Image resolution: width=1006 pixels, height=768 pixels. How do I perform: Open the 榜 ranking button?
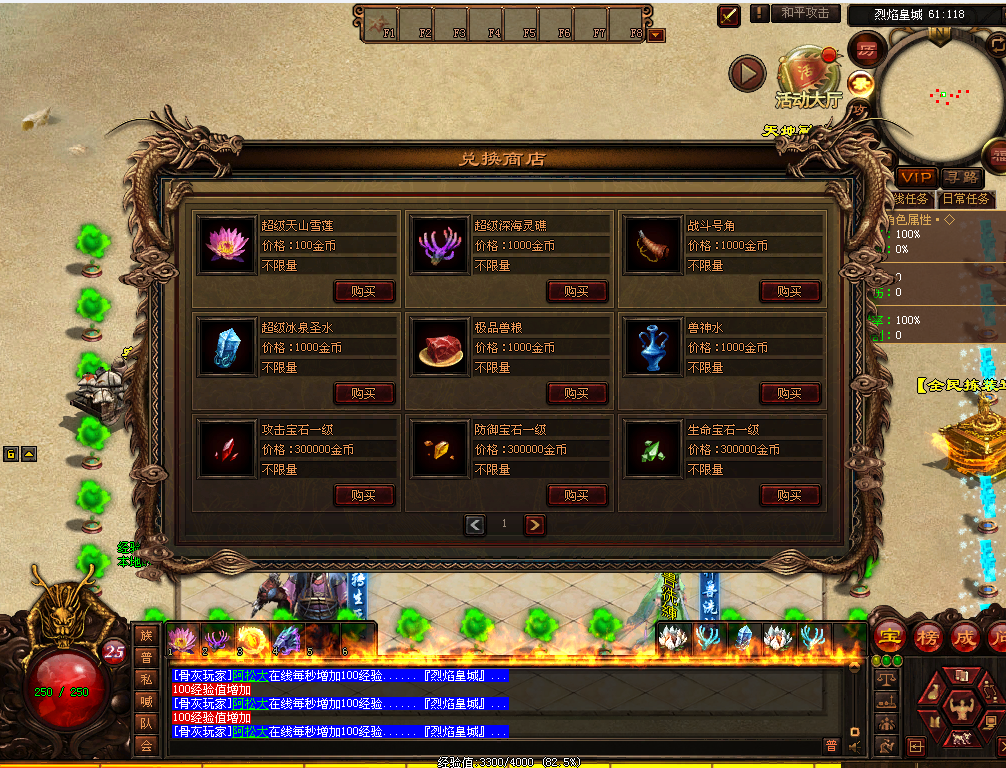coord(927,637)
